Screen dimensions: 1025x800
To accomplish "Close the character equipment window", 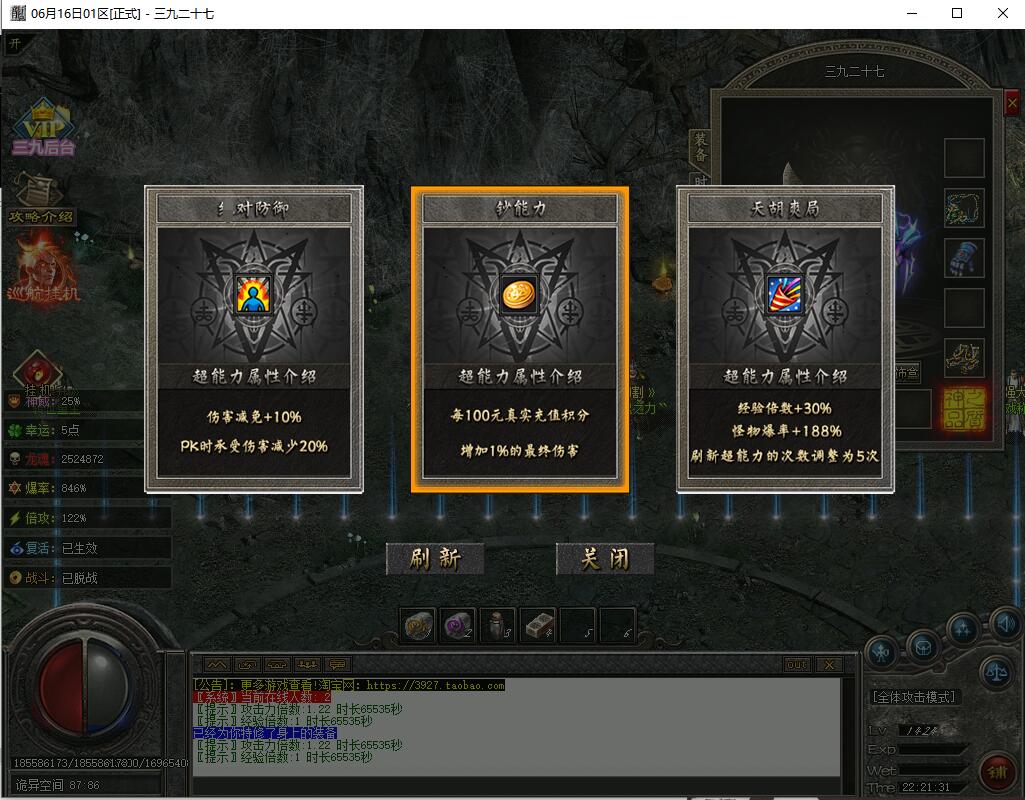I will pos(1011,104).
